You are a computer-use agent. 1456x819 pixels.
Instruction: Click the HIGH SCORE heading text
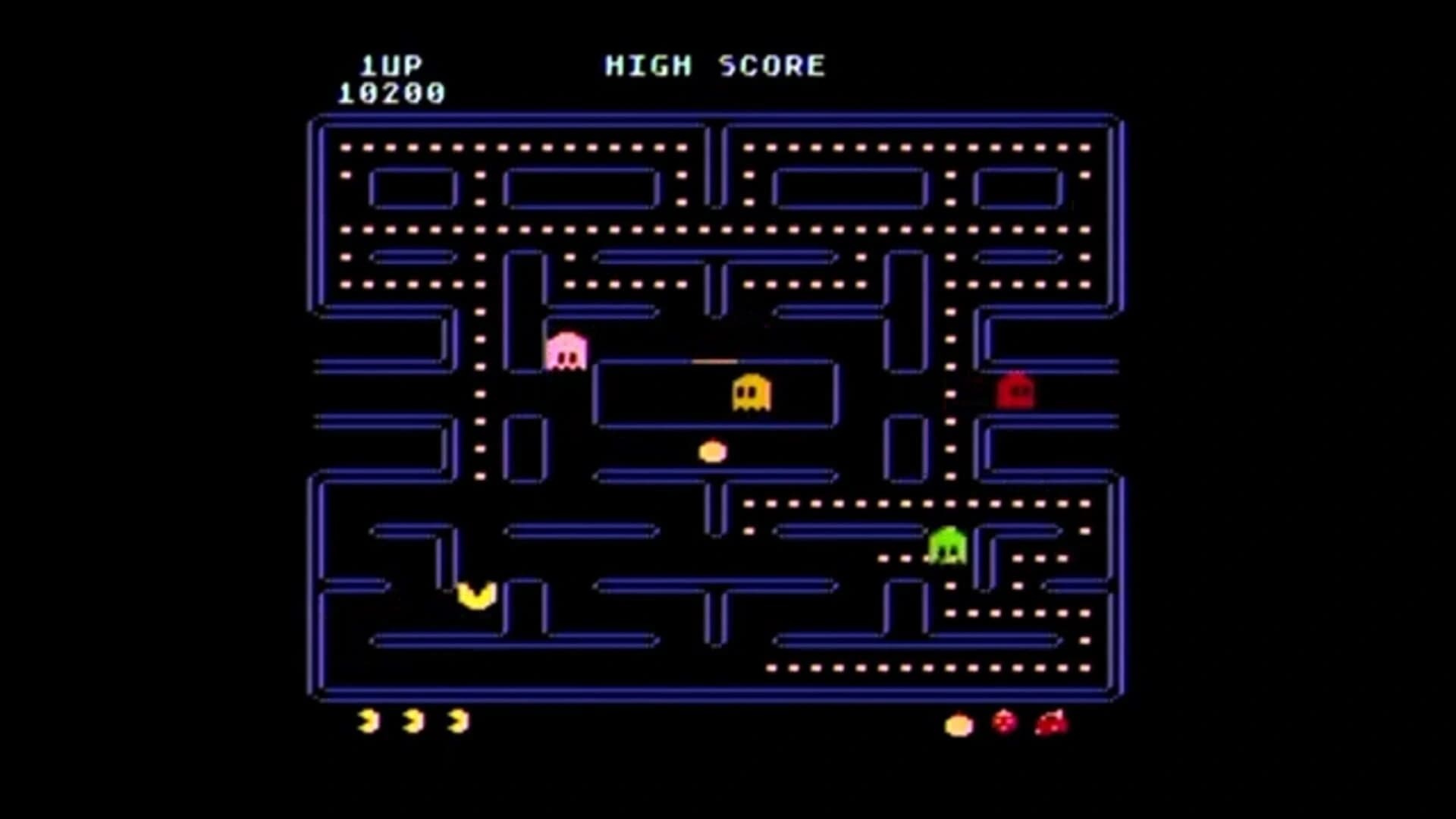(714, 64)
